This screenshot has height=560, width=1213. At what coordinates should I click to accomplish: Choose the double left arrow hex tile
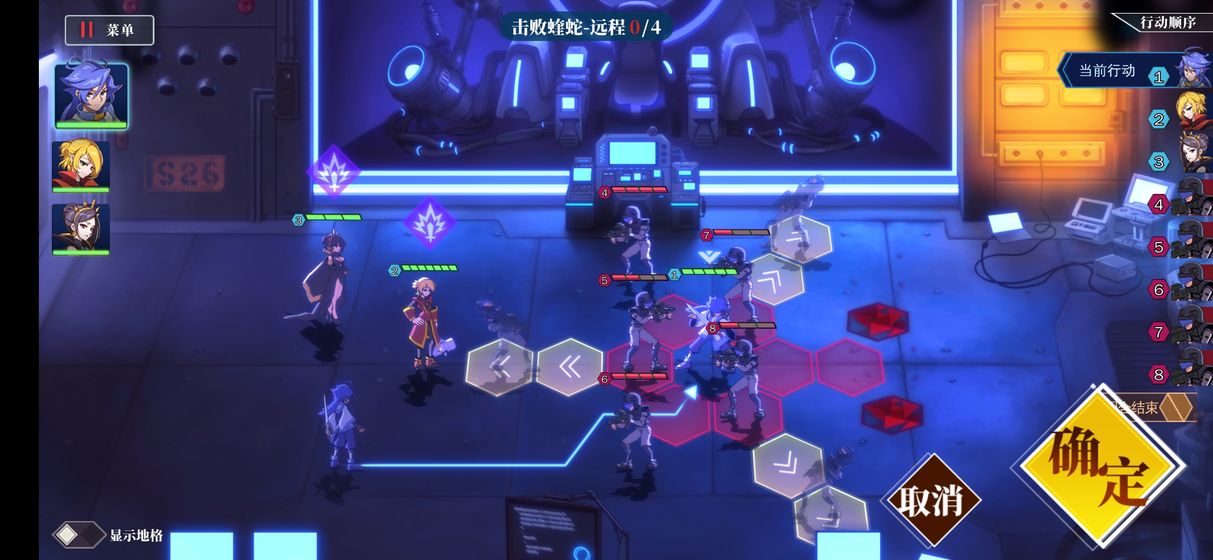pos(569,368)
